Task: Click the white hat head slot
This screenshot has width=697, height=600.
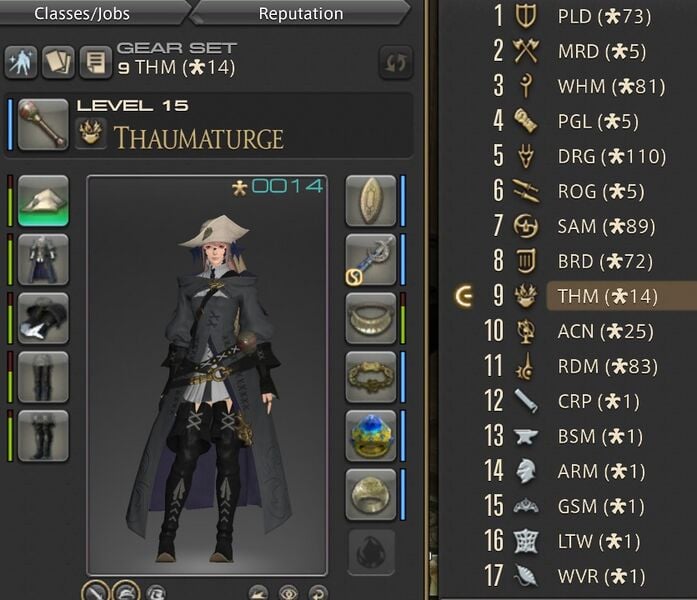Action: 43,200
